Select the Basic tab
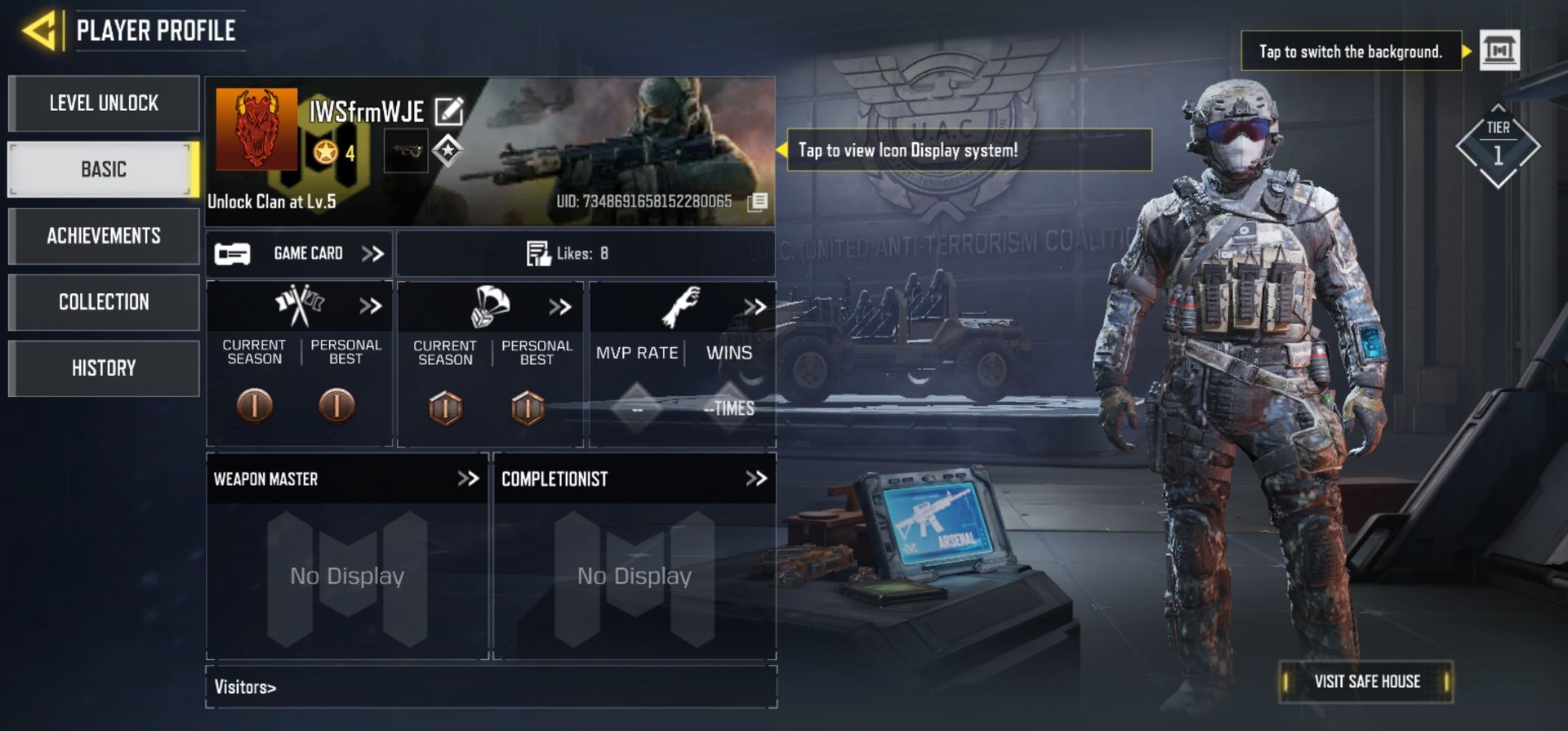 point(104,170)
